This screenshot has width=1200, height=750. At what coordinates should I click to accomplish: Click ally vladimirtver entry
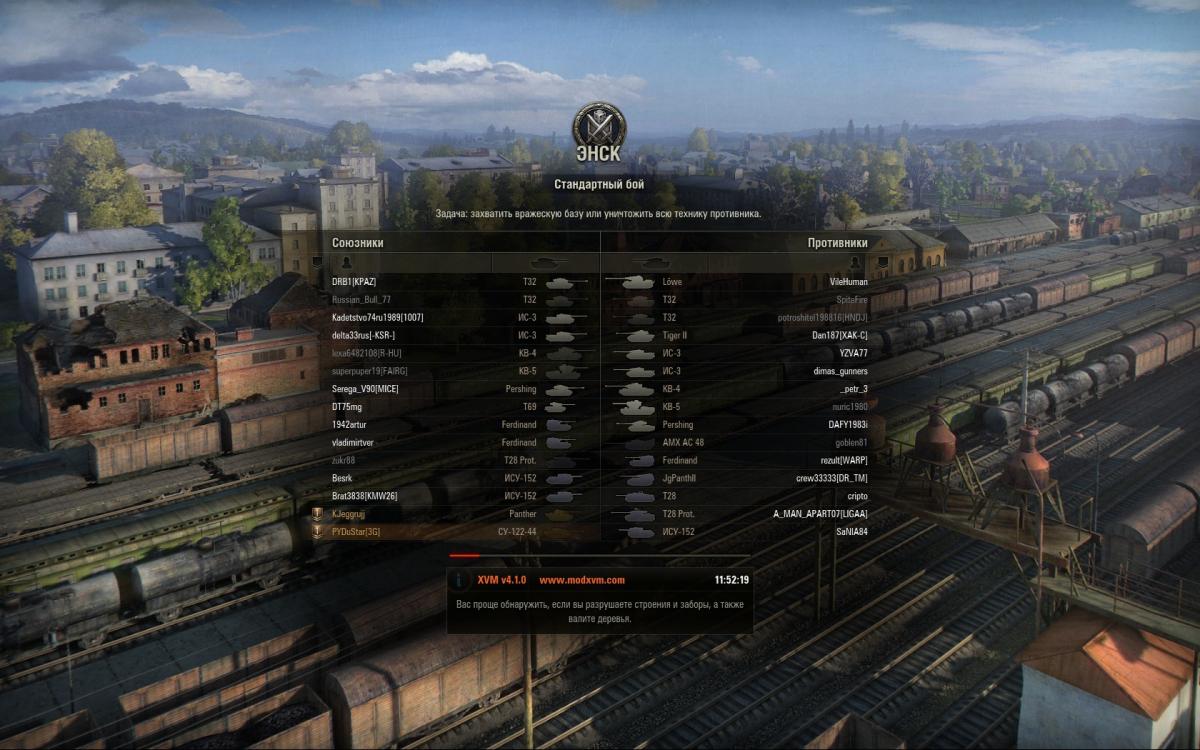tap(354, 442)
